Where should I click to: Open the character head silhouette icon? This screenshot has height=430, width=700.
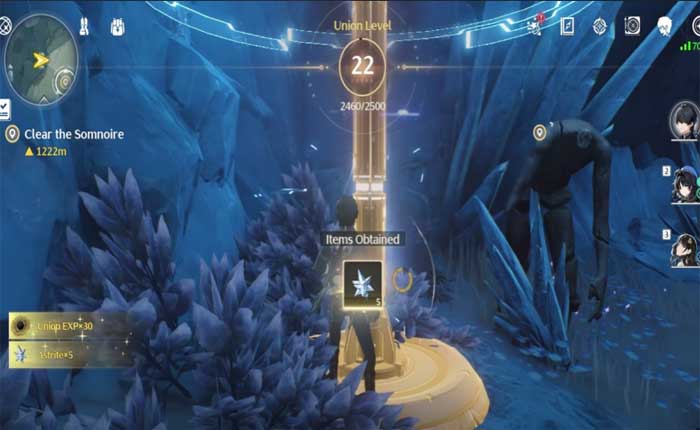pos(664,26)
